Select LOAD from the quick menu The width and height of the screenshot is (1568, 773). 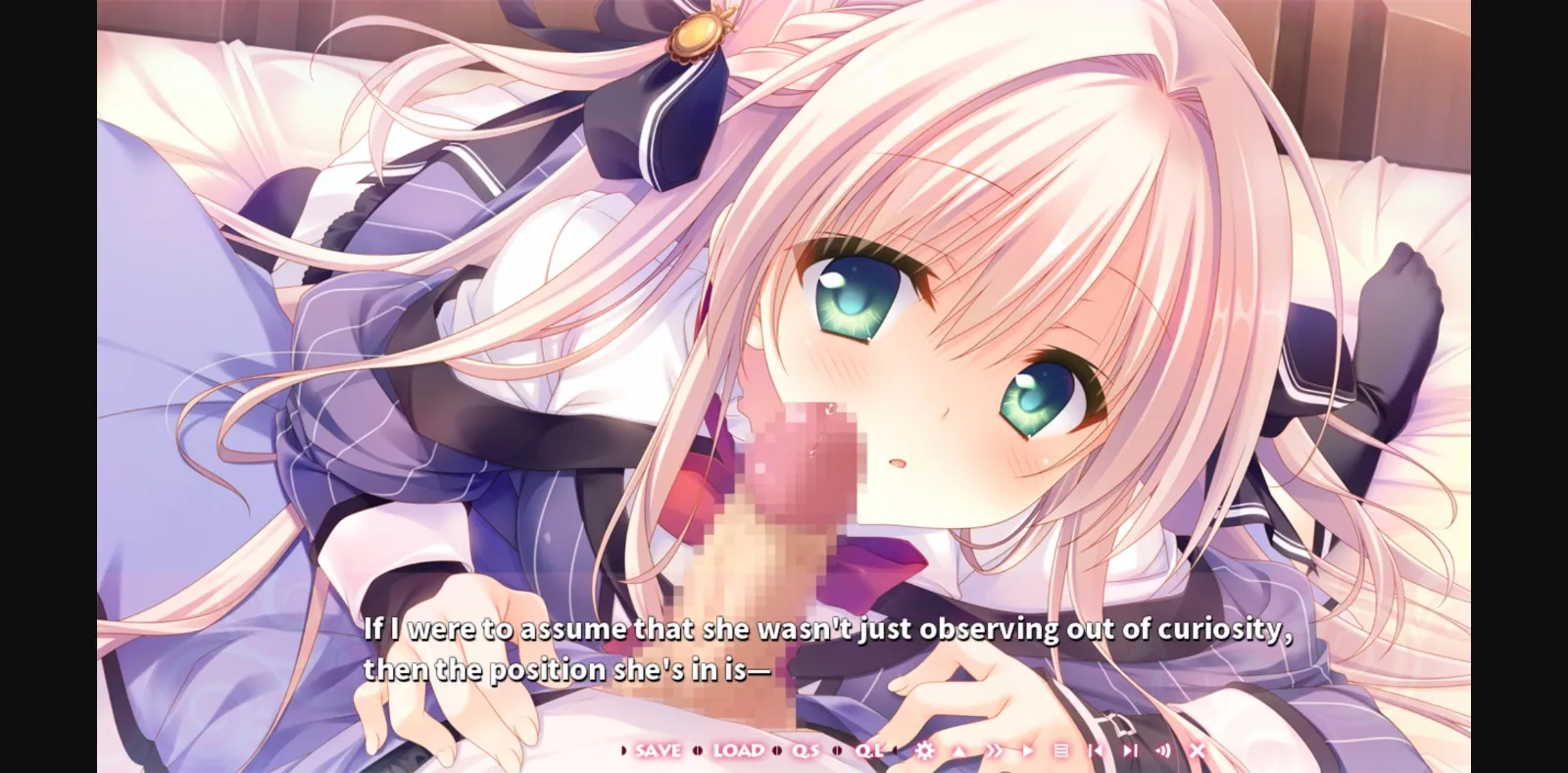click(739, 749)
